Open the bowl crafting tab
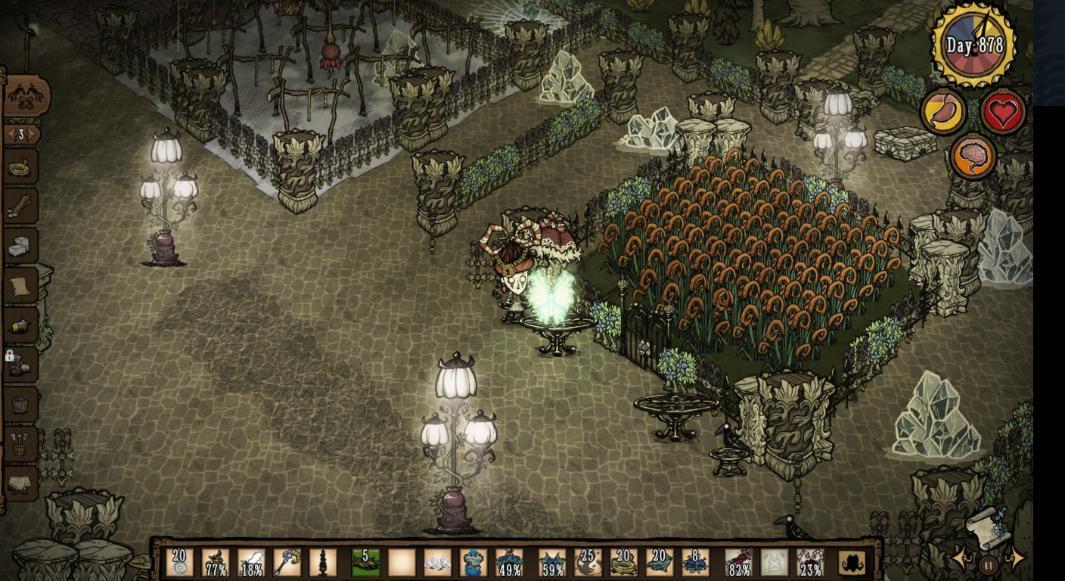Screen dimensions: 1065x581 coord(21,168)
